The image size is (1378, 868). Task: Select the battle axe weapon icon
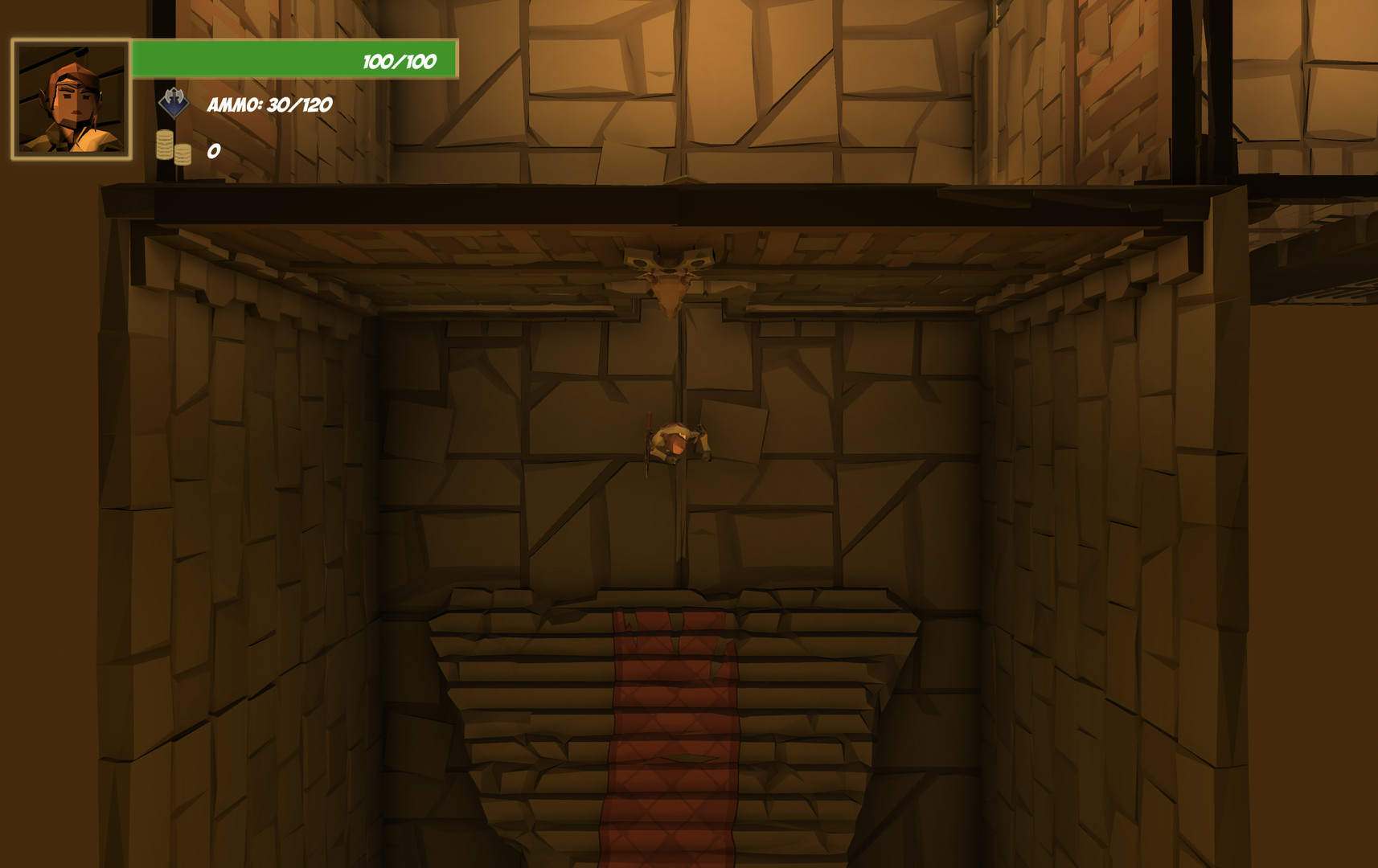point(175,104)
